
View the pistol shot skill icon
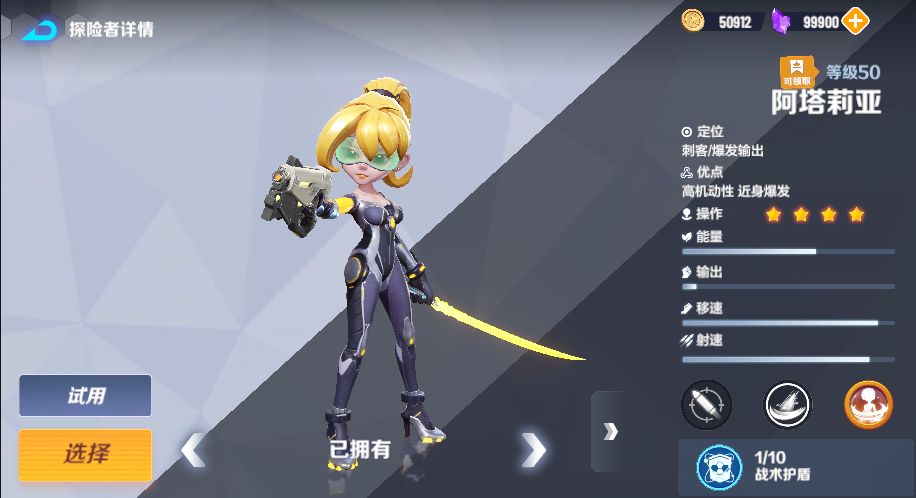click(706, 404)
